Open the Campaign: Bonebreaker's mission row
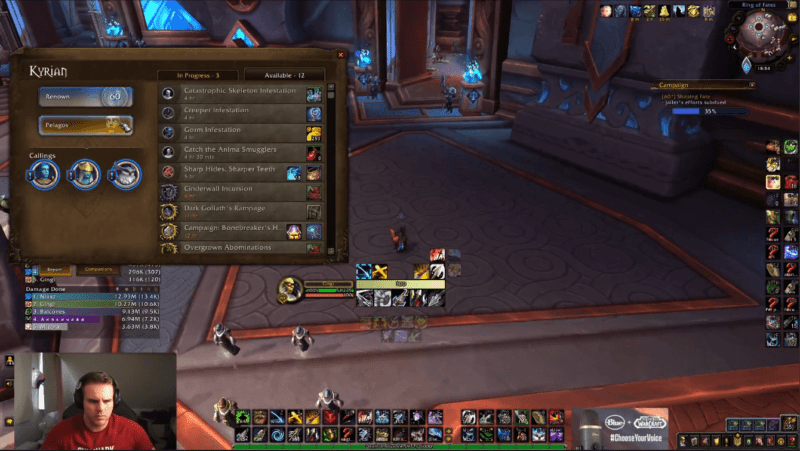The height and width of the screenshot is (451, 800). click(240, 231)
